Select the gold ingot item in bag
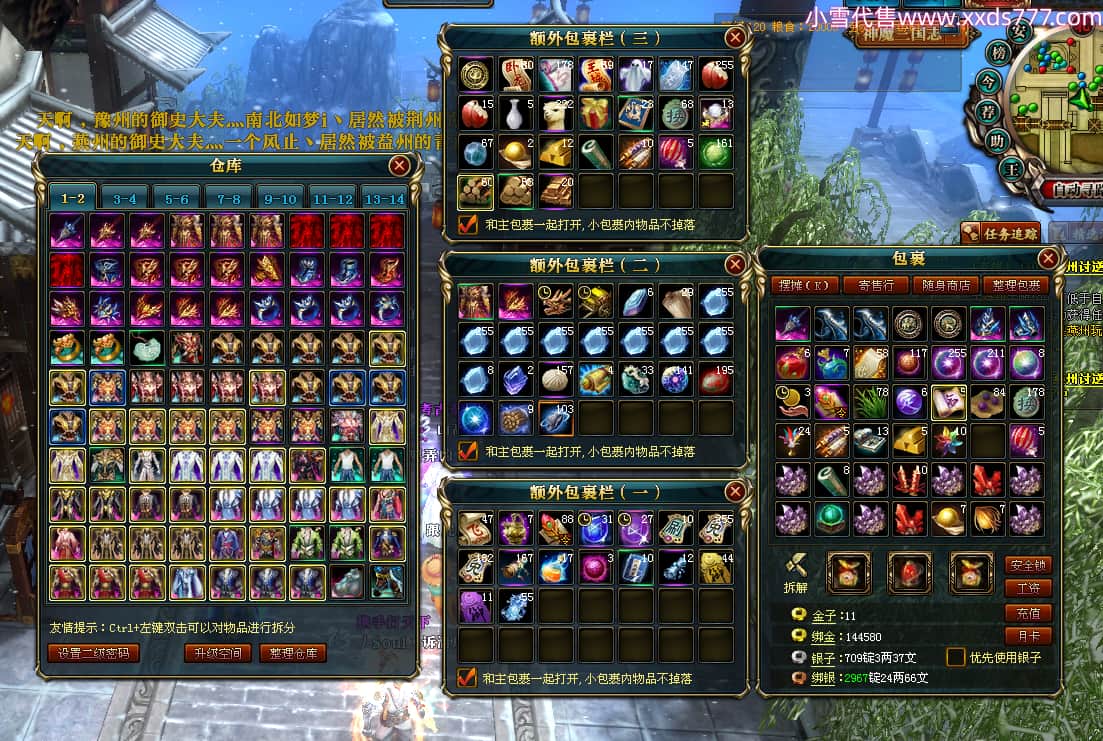Image resolution: width=1103 pixels, height=741 pixels. pos(909,439)
